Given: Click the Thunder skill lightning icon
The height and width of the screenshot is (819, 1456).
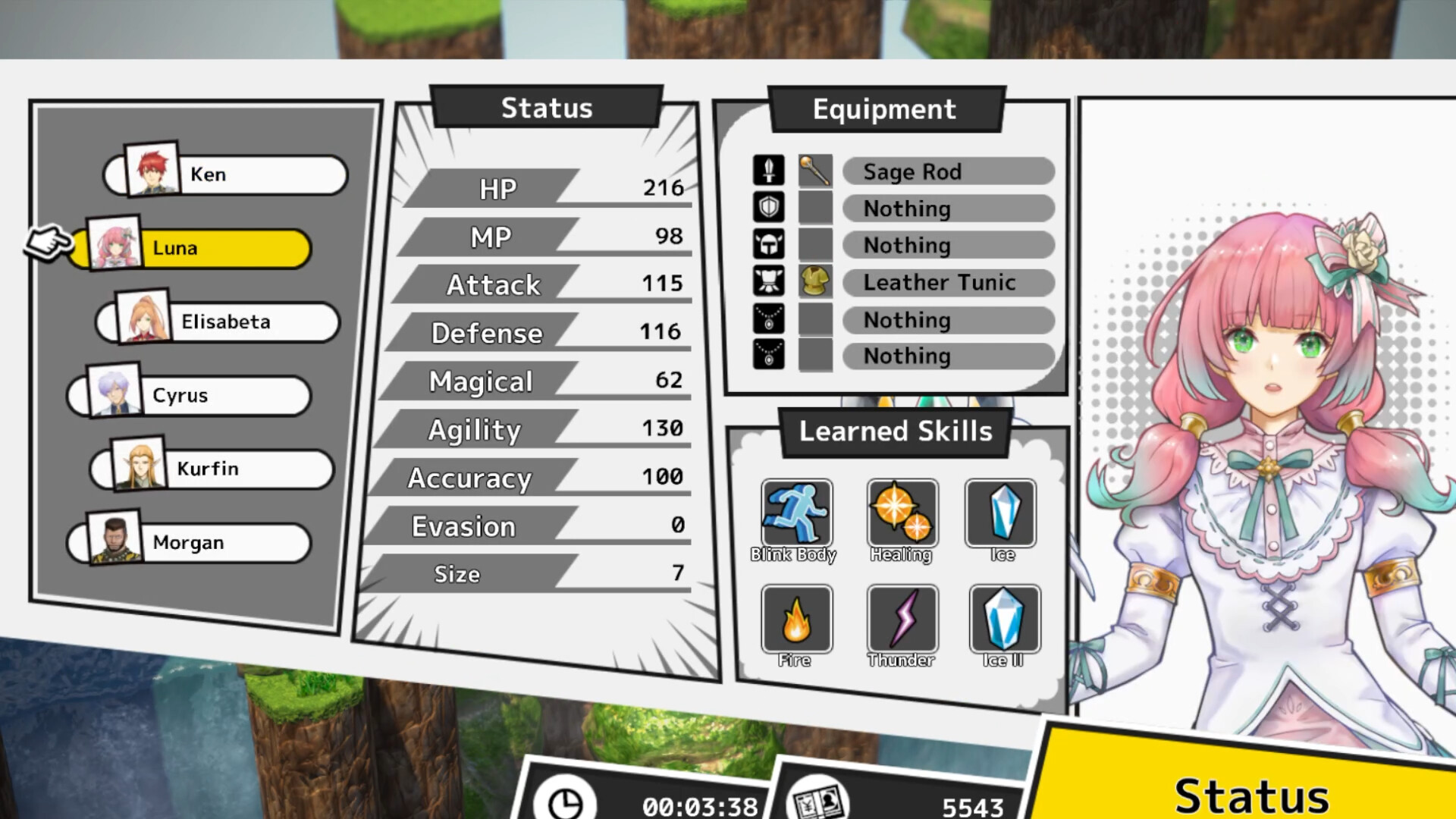Looking at the screenshot, I should [x=902, y=620].
